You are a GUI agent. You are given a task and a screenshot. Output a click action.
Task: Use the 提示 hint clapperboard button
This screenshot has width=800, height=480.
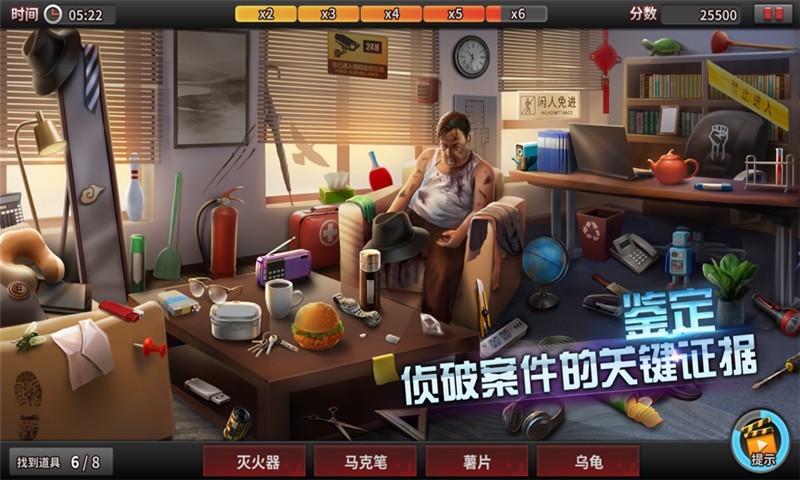761,440
